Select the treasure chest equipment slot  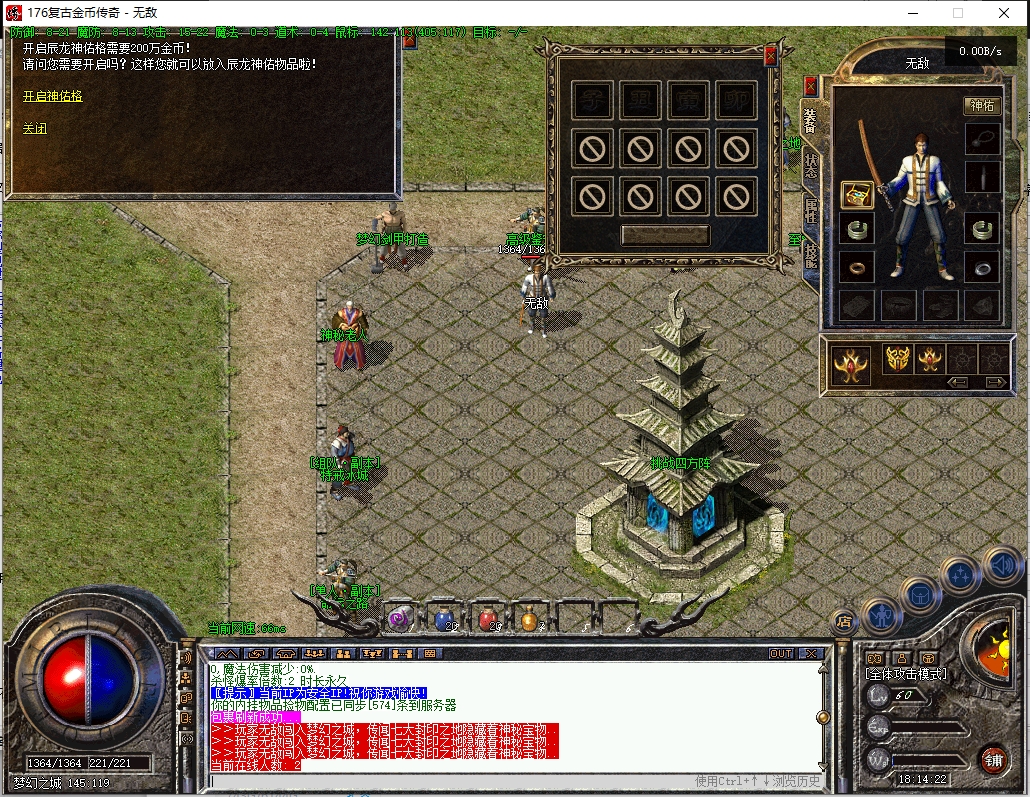(856, 194)
